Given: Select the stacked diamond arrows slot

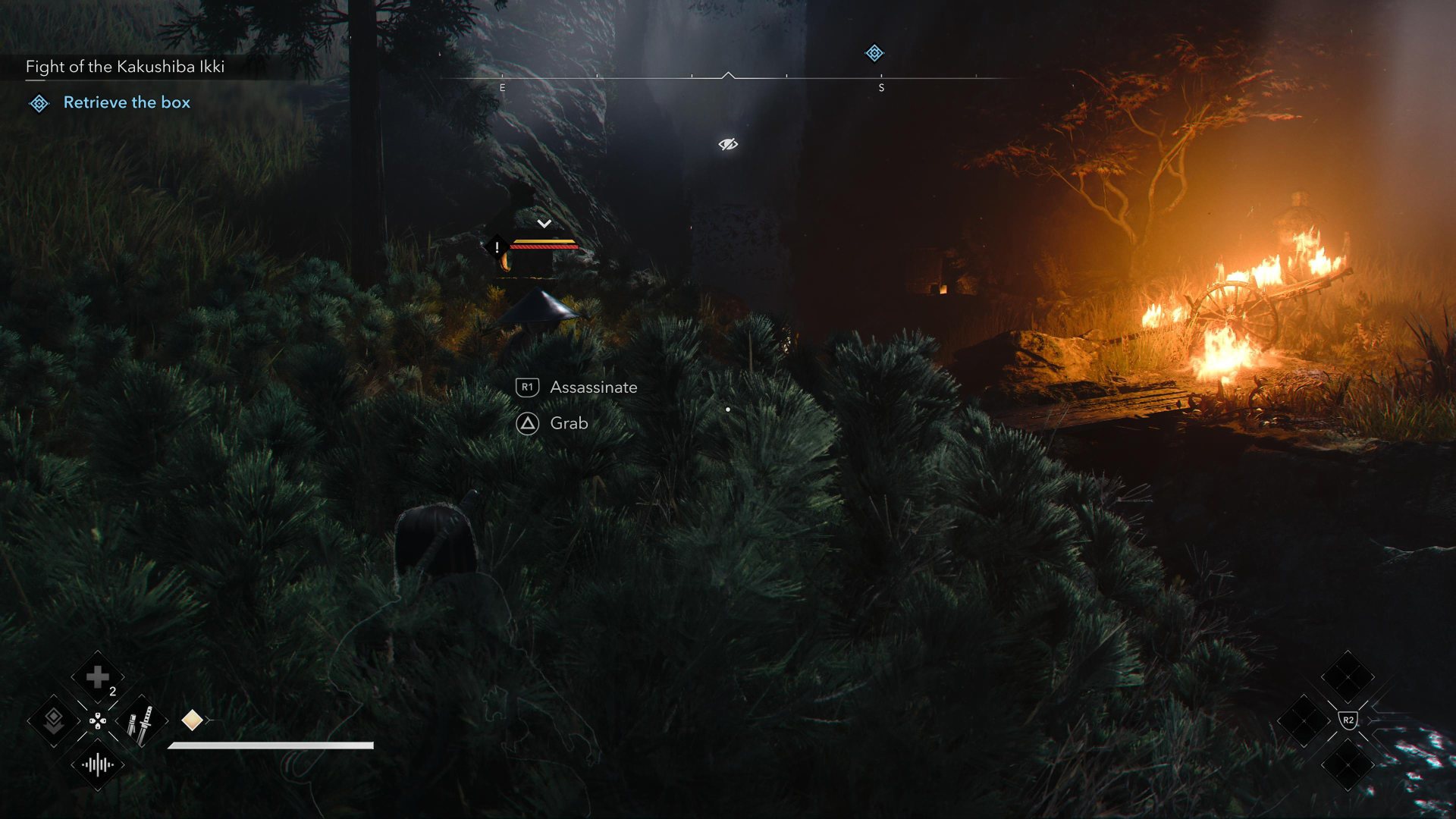Looking at the screenshot, I should click(53, 721).
